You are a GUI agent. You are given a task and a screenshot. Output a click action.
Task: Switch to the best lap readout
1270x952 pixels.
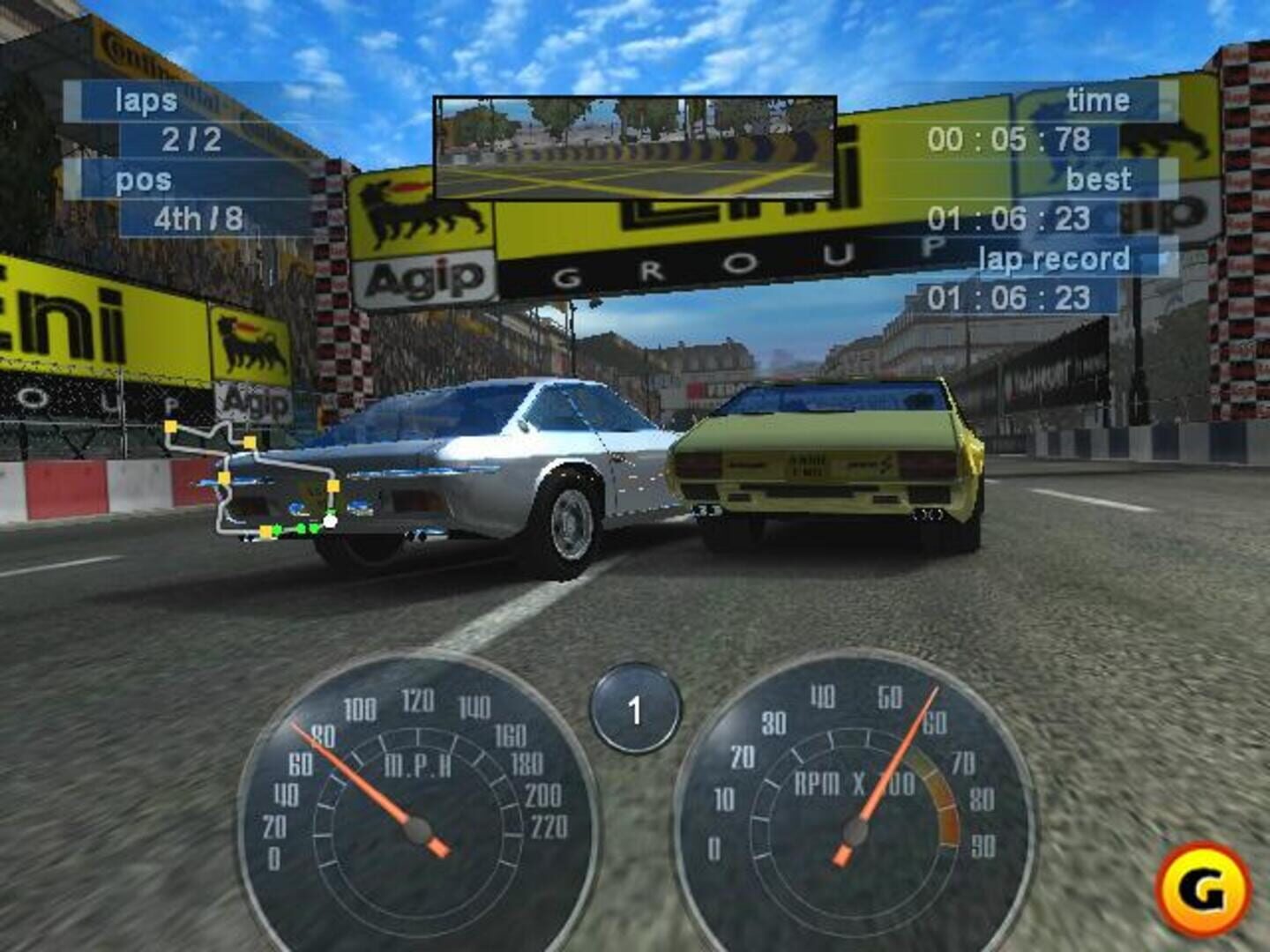coord(1100,178)
